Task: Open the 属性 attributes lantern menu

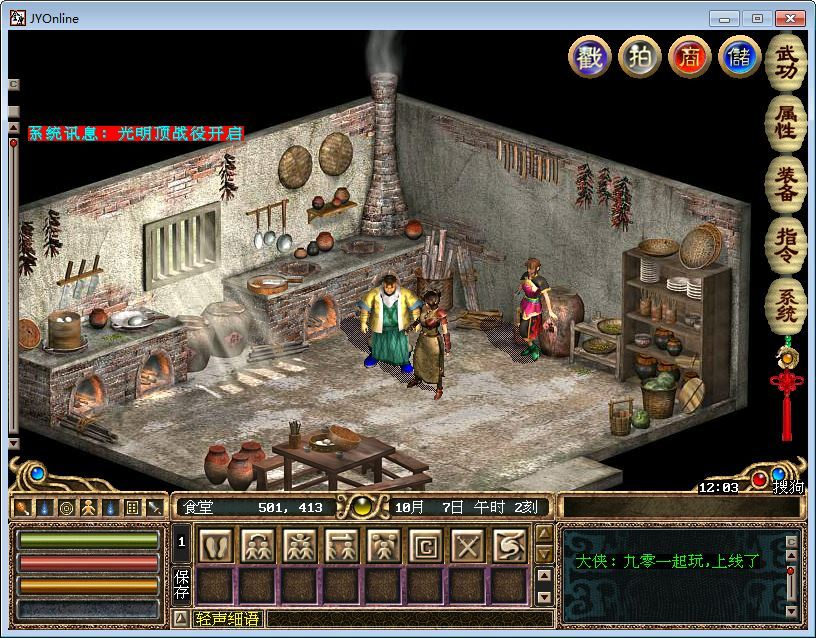Action: (x=785, y=123)
